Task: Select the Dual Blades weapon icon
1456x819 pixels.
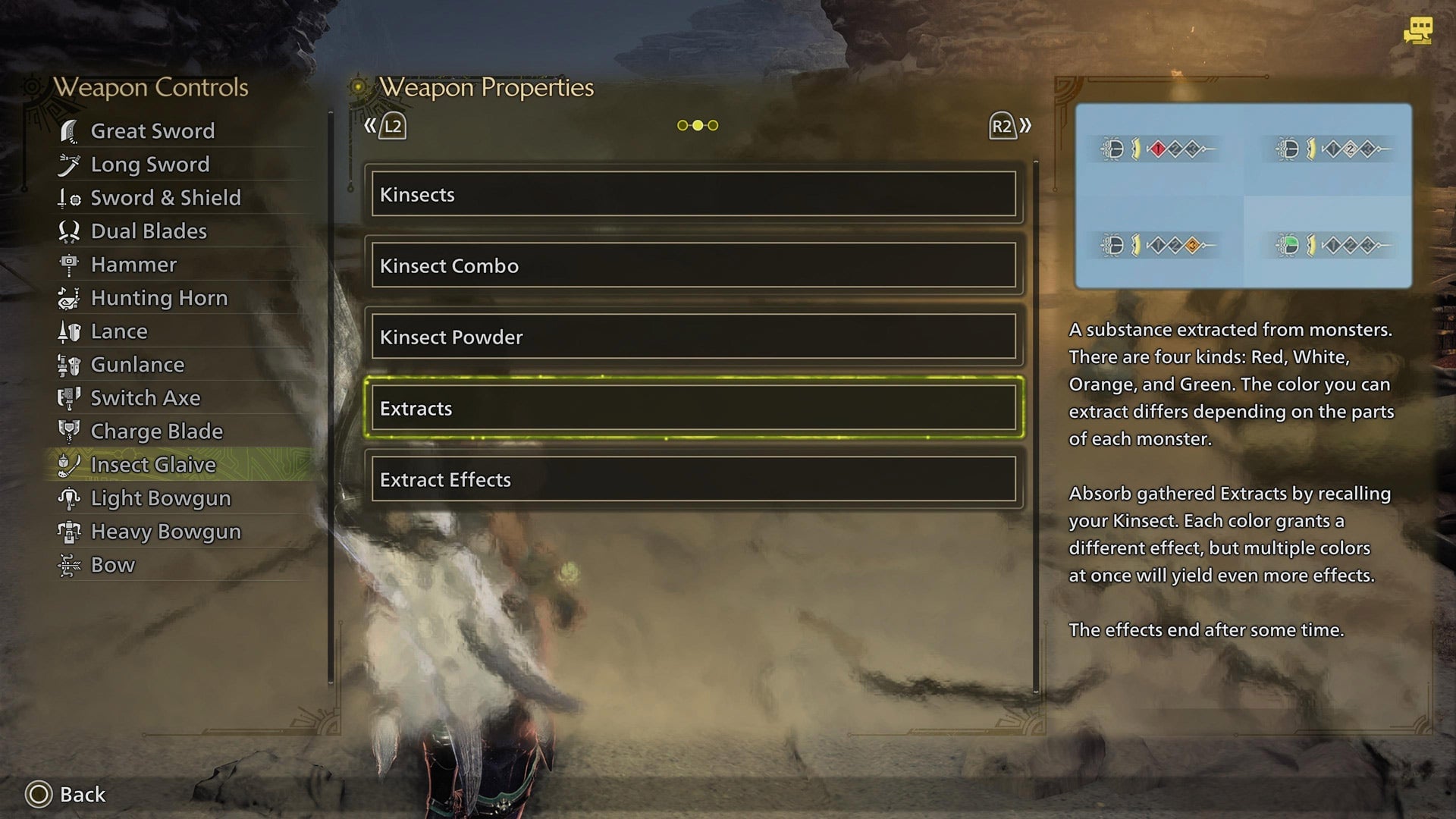Action: click(x=71, y=231)
